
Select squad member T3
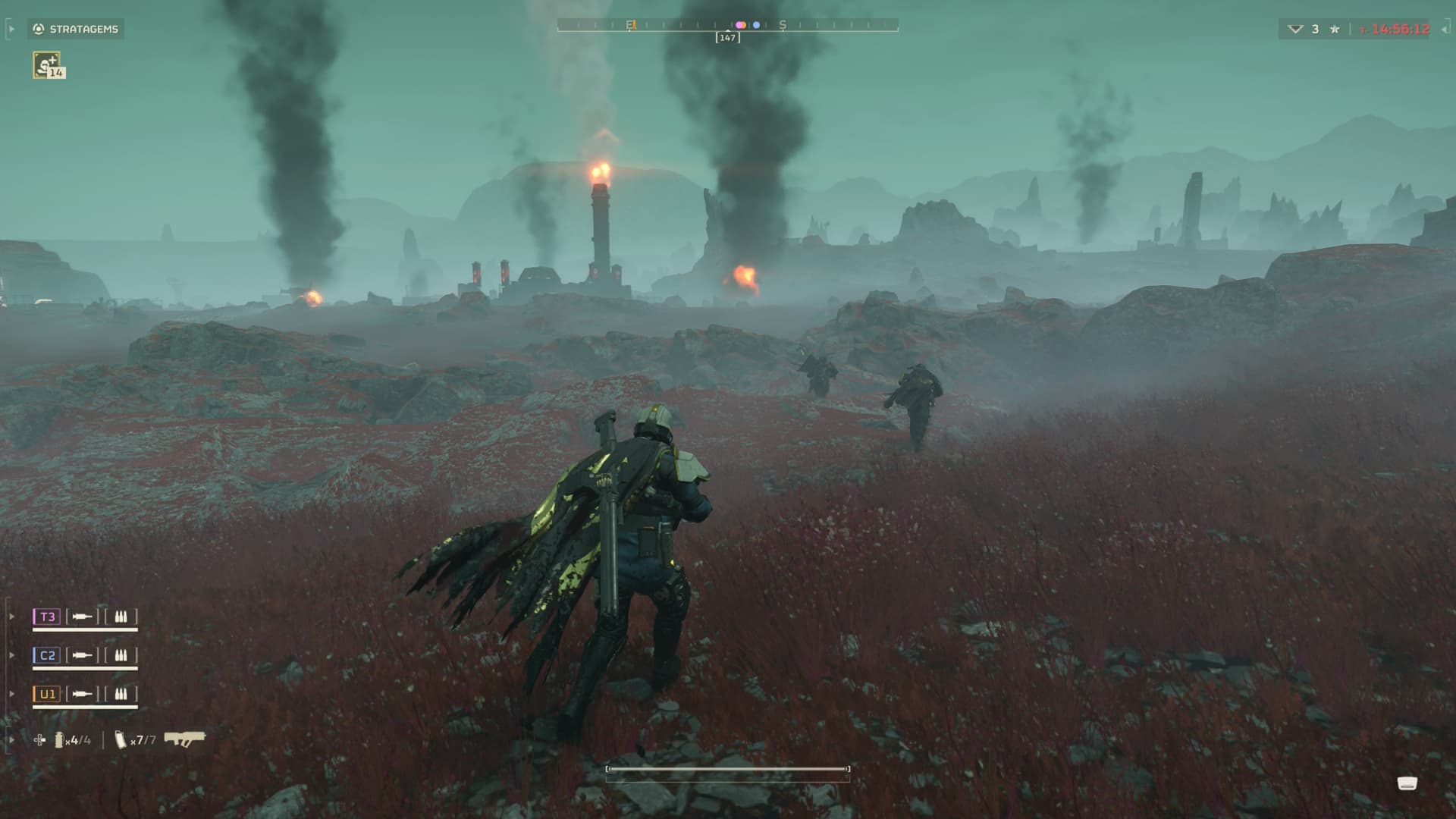tap(47, 617)
